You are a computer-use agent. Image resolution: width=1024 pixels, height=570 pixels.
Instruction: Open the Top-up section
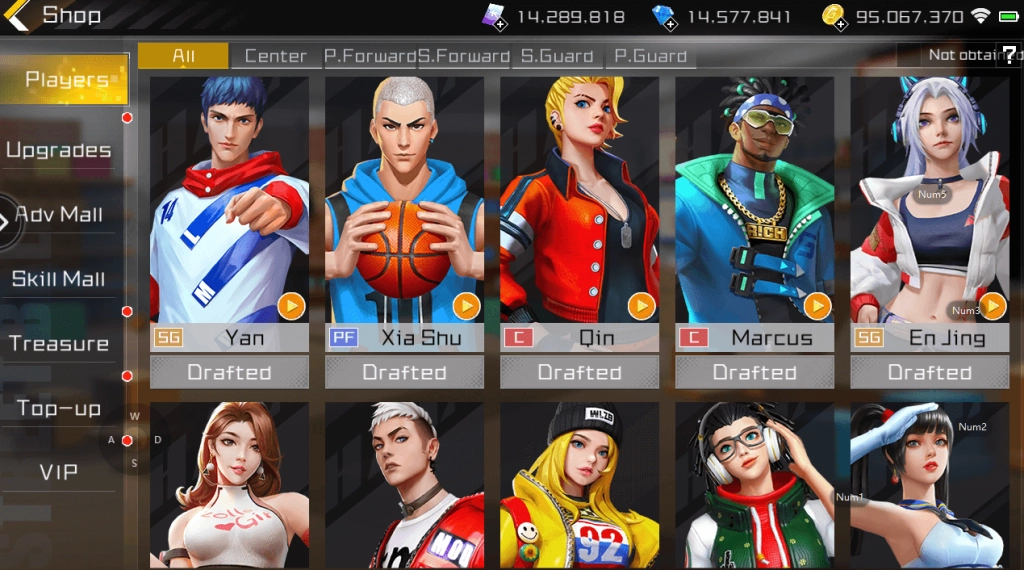pyautogui.click(x=59, y=408)
